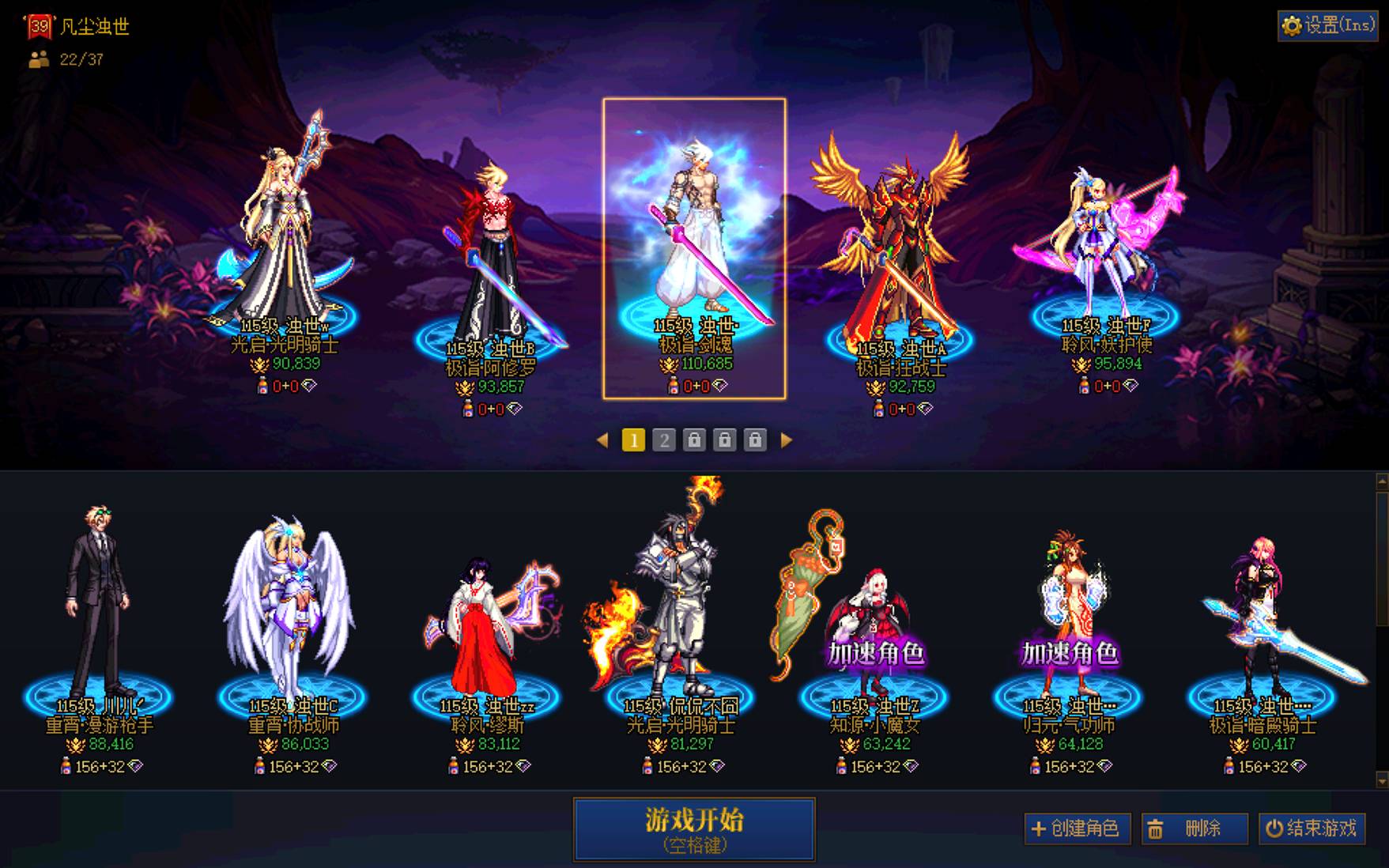1389x868 pixels.
Task: Click the fatigue potion icon showing 0+0 under 极诣·阿修罗
Action: pyautogui.click(x=466, y=409)
